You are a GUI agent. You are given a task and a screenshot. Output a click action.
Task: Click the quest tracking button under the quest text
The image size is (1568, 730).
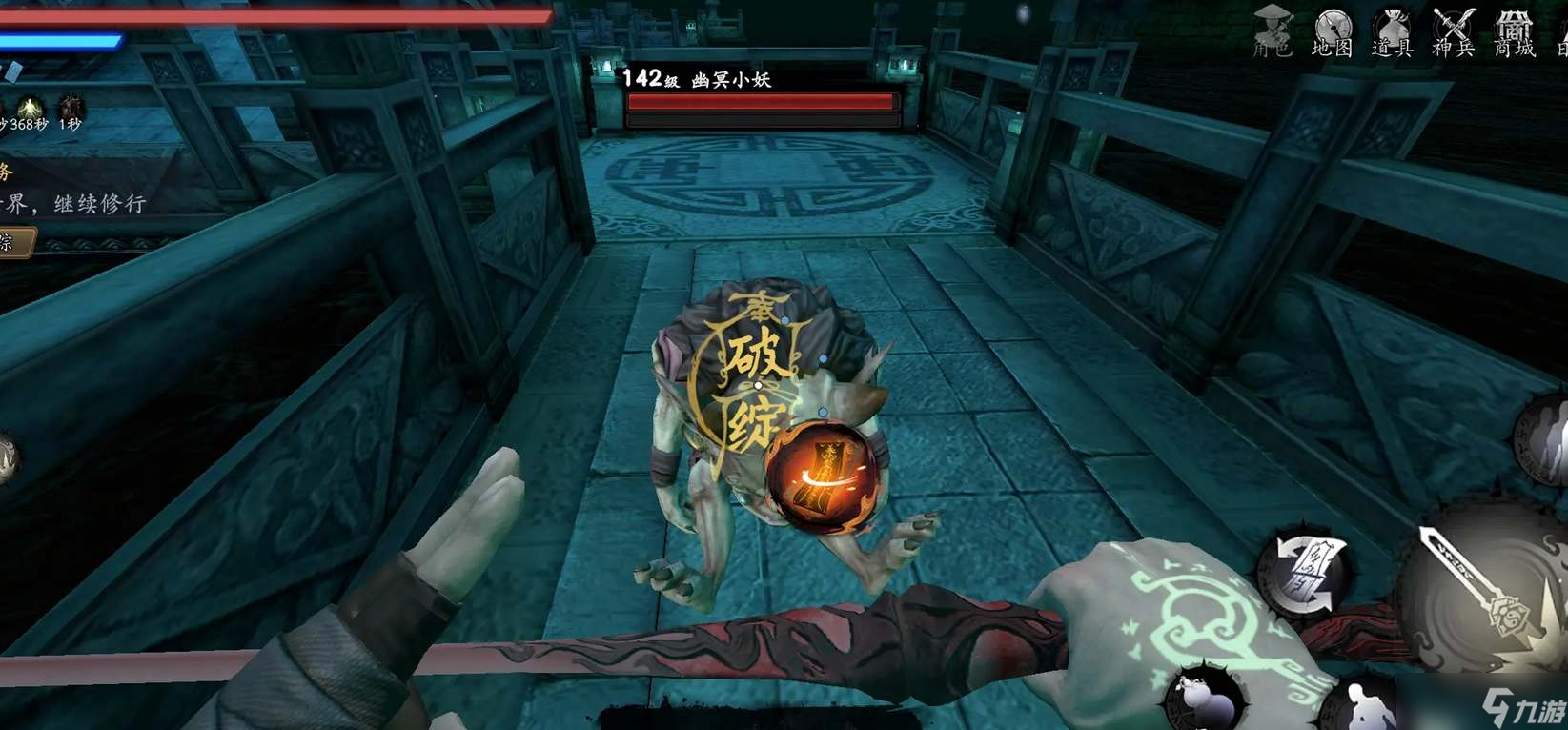click(x=16, y=242)
